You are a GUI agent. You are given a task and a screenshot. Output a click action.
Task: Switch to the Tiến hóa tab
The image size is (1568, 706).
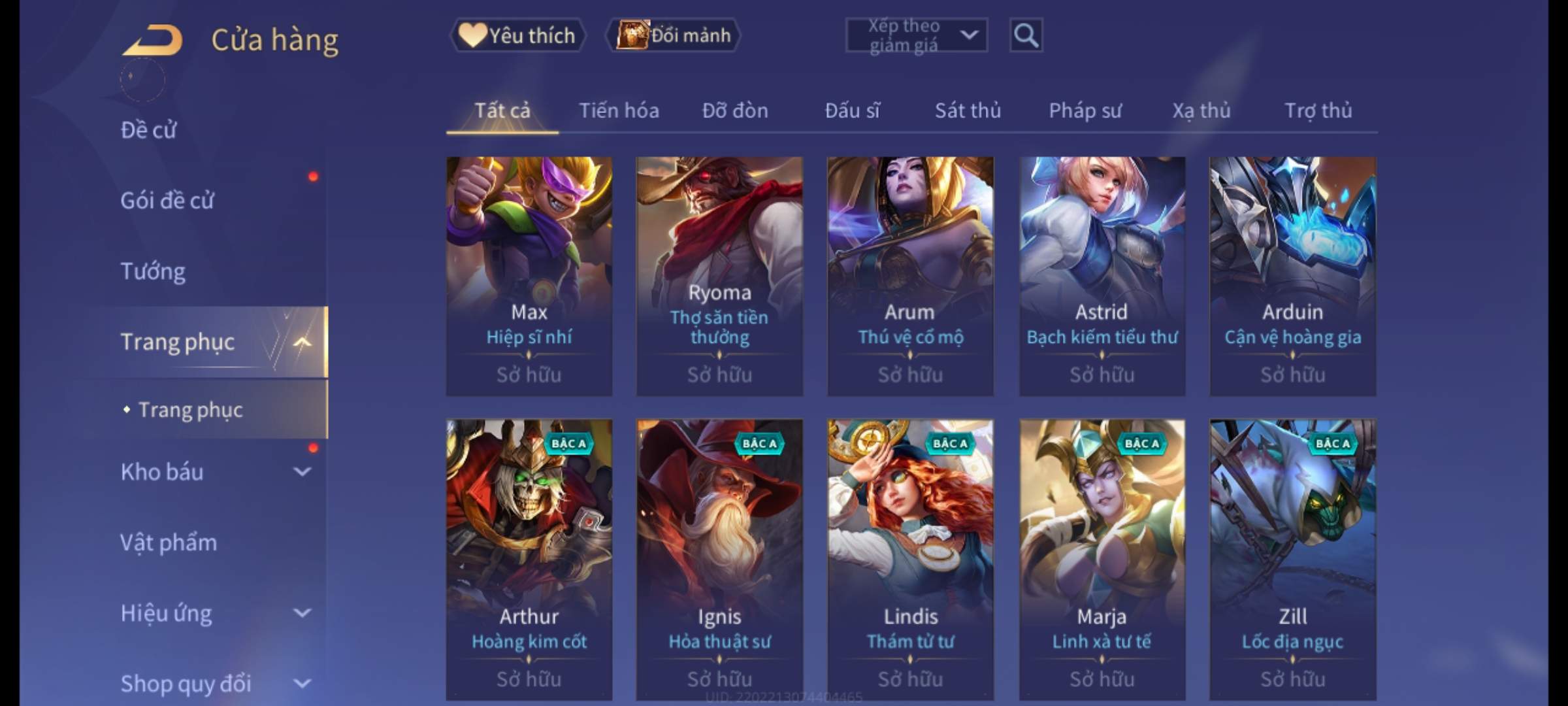[619, 110]
